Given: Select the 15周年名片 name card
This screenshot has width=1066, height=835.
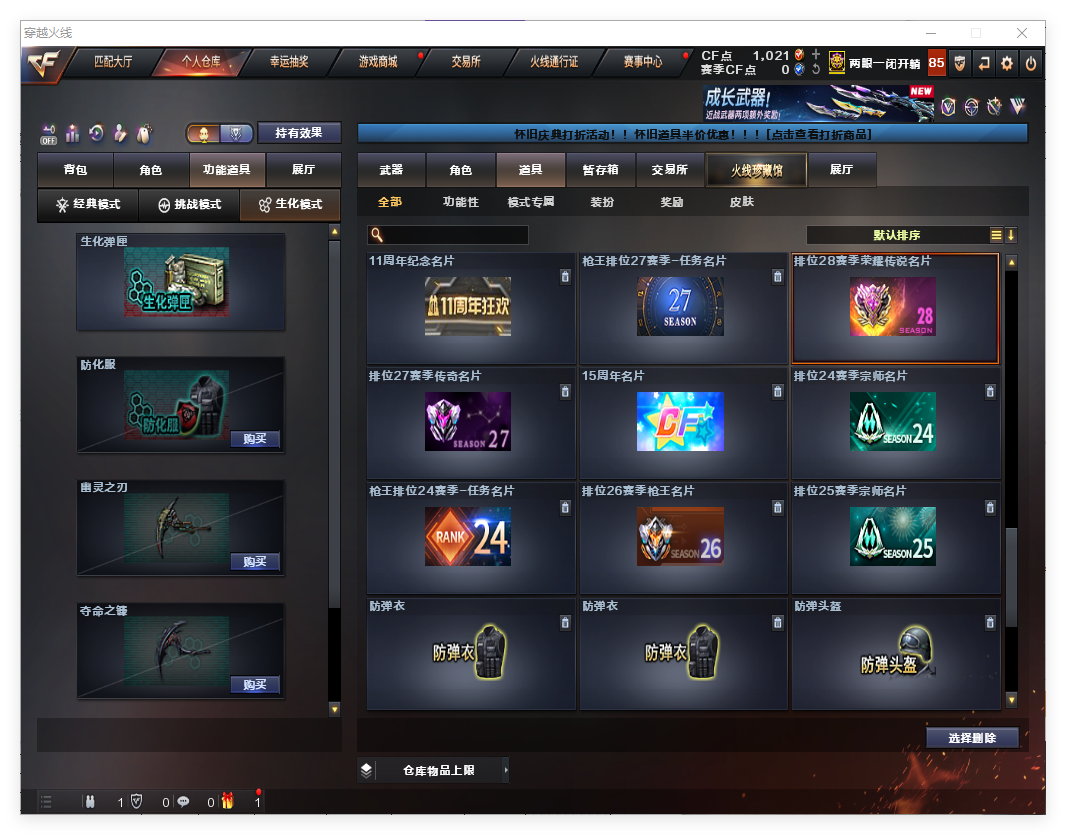Looking at the screenshot, I should tap(680, 421).
